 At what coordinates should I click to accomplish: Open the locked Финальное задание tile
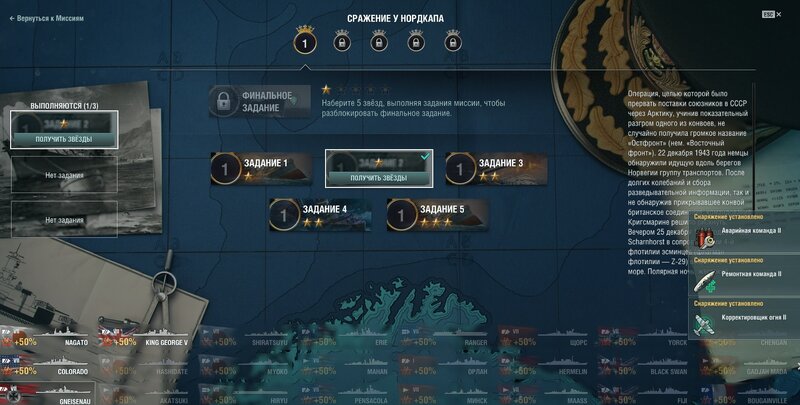(260, 101)
